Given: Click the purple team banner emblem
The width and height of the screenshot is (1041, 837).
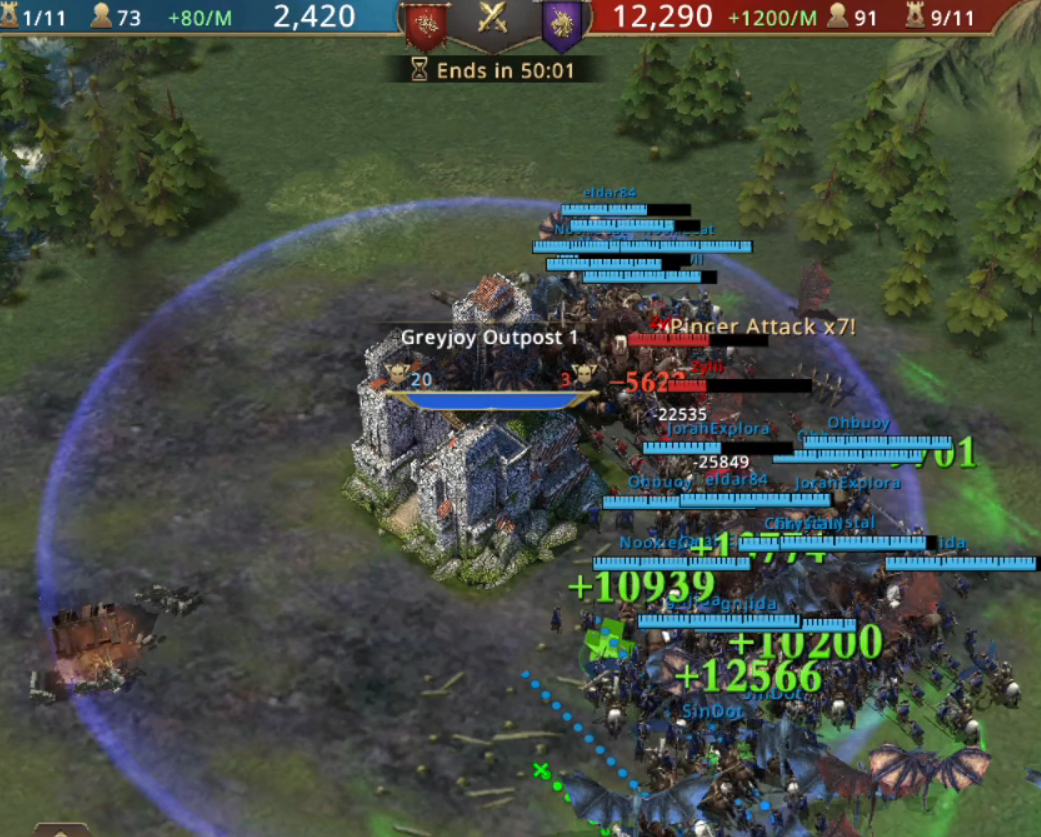Looking at the screenshot, I should coord(562,25).
